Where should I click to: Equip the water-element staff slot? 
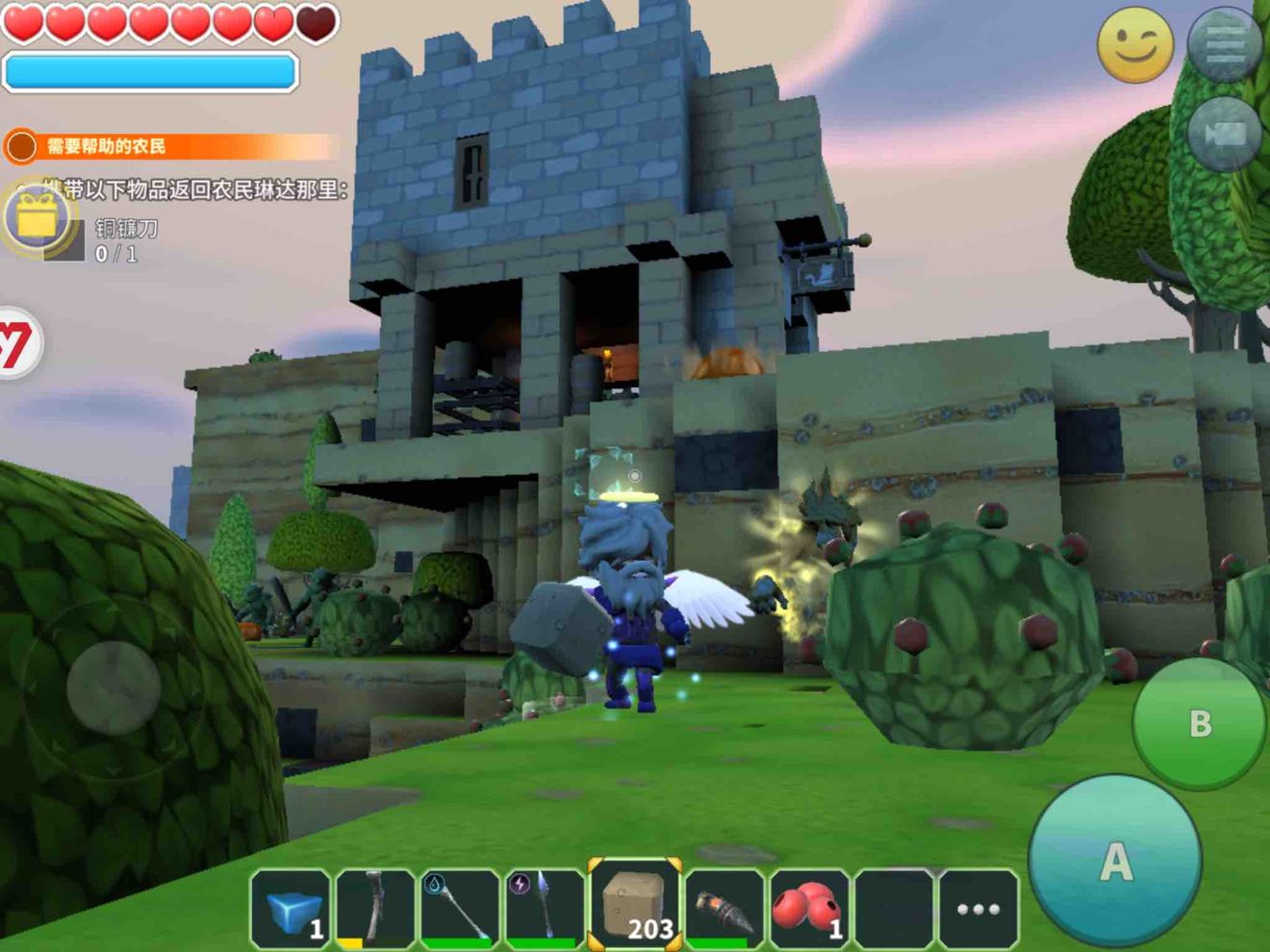(x=460, y=909)
